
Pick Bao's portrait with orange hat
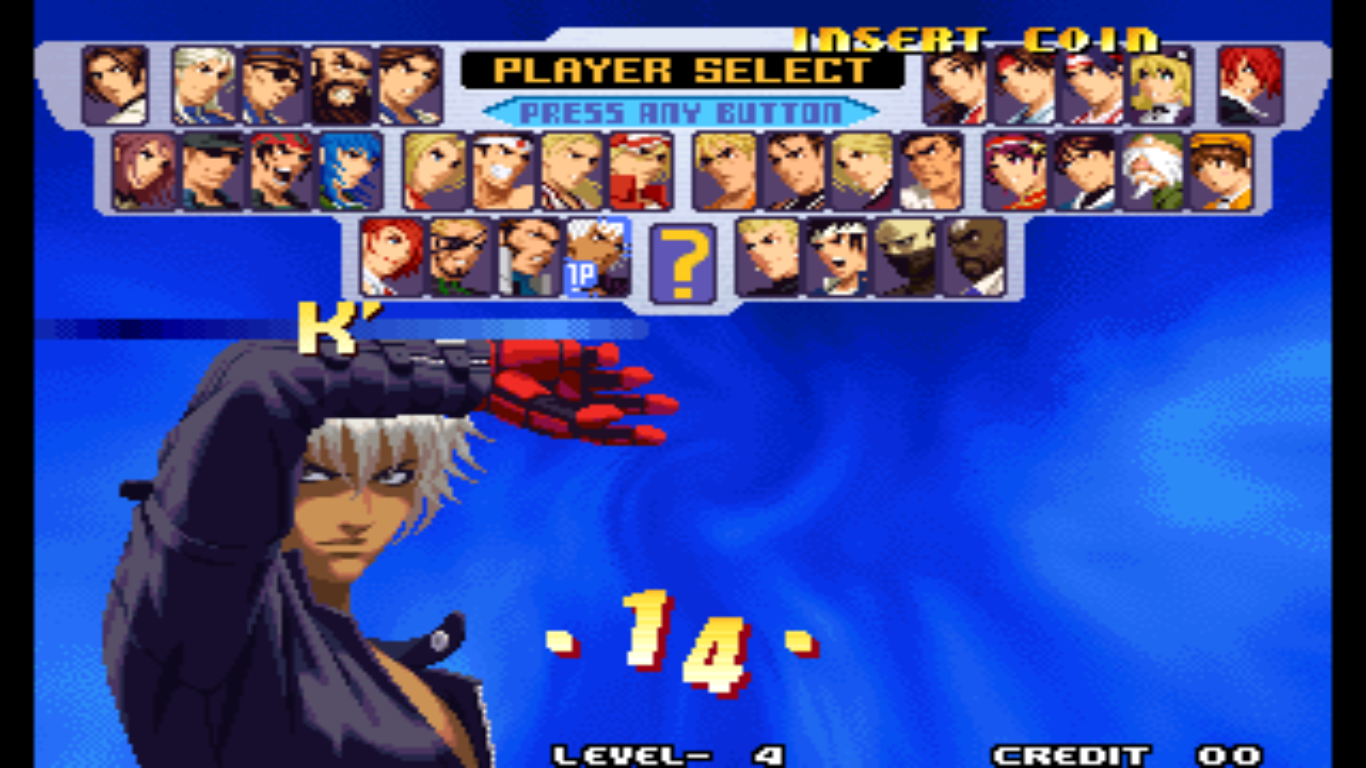(x=1221, y=171)
